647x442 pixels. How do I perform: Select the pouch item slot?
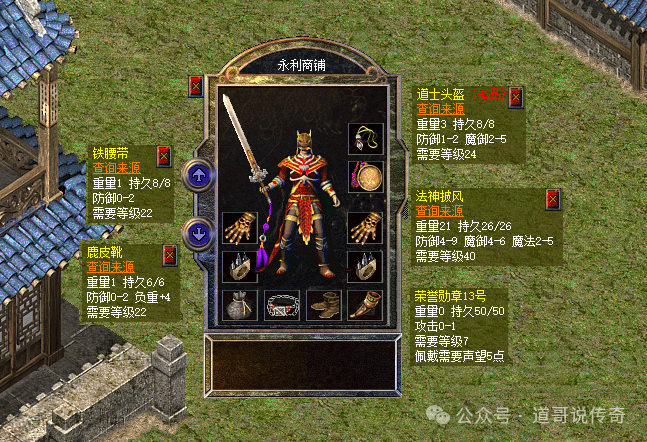point(240,304)
